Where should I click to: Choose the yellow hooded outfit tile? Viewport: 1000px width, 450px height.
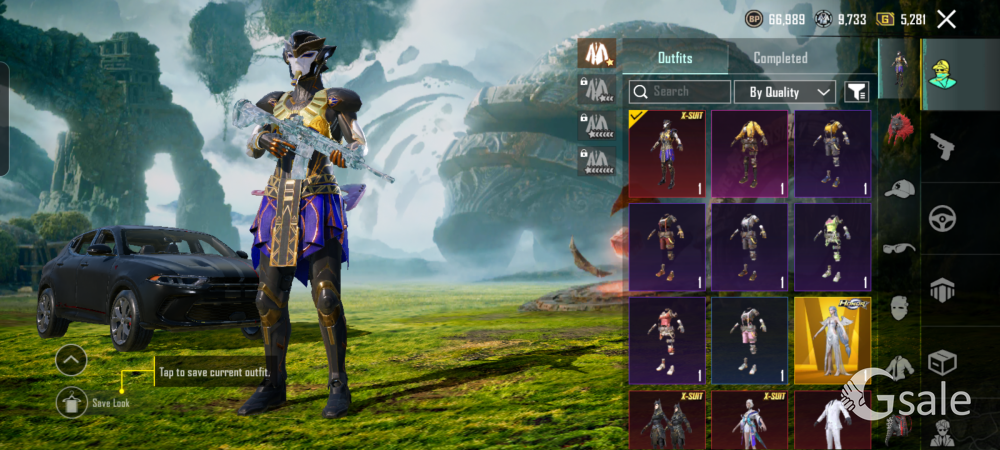coord(749,153)
